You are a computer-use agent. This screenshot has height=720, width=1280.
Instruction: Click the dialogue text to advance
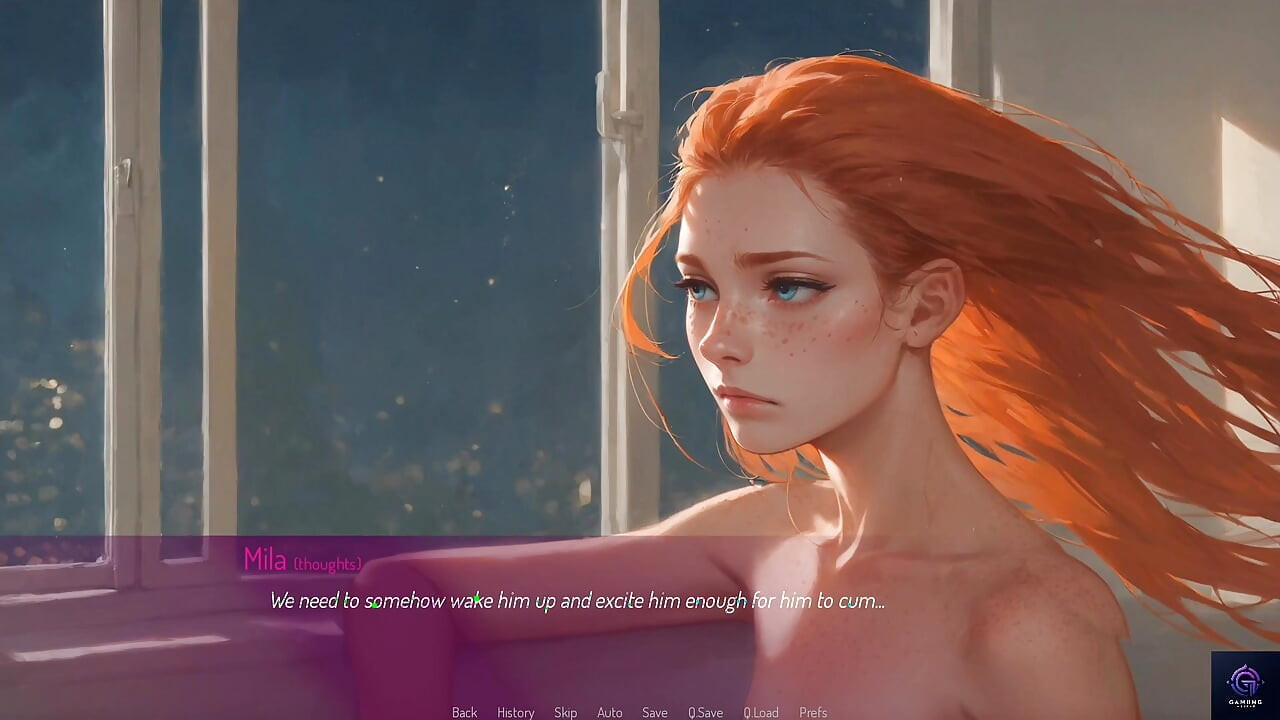click(x=576, y=601)
